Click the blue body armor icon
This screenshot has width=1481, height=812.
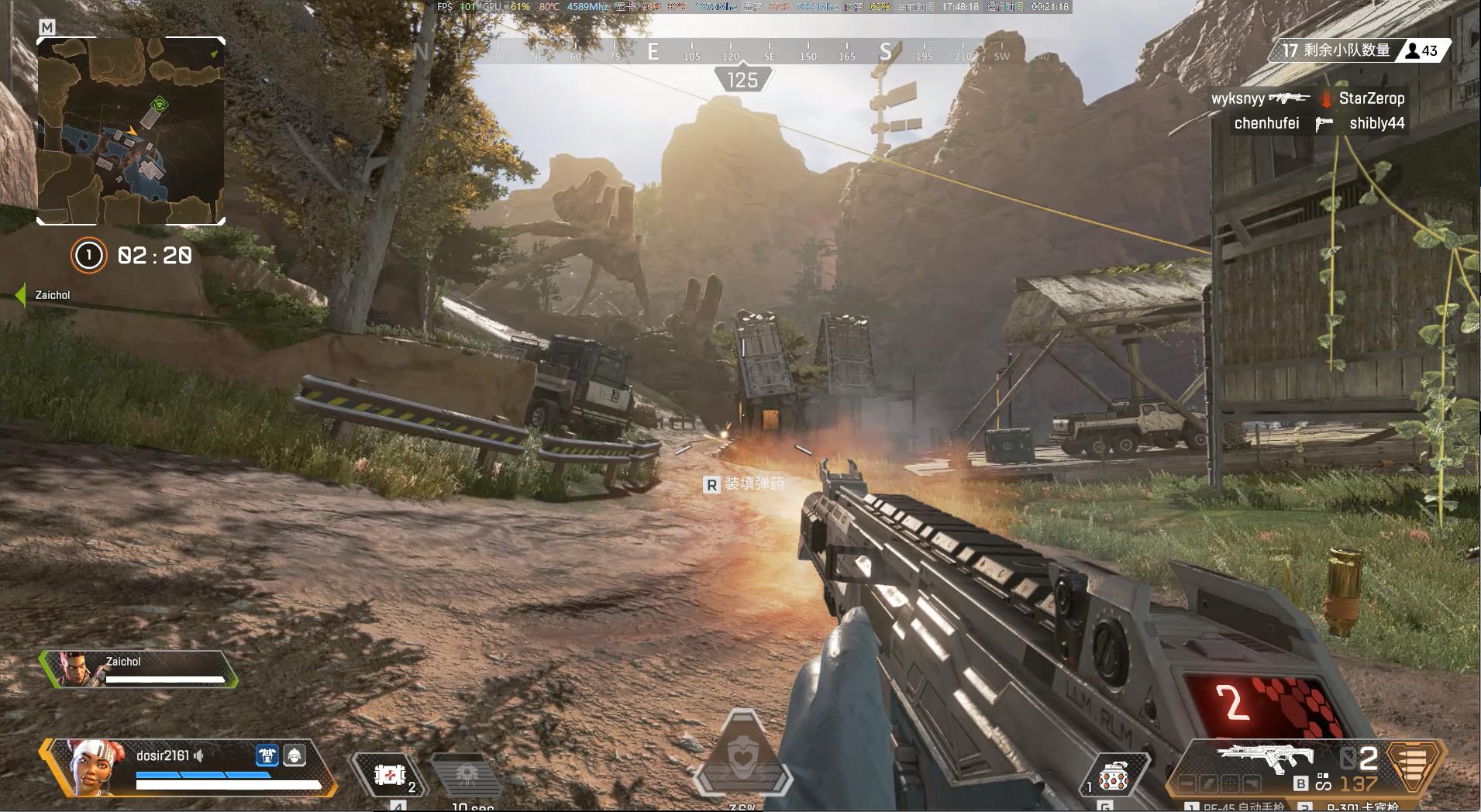tap(267, 755)
